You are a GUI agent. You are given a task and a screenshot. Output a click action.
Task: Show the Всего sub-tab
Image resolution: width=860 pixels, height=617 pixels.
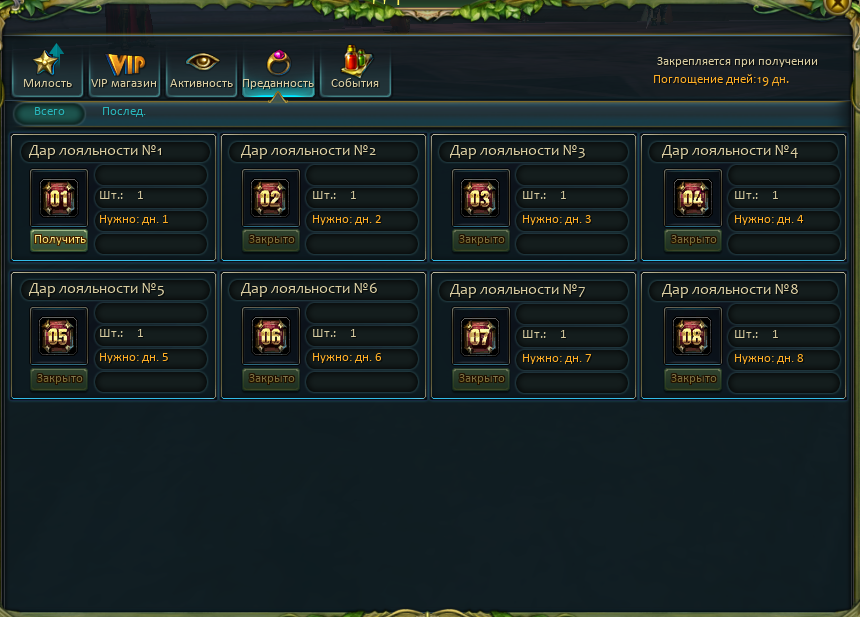(x=49, y=112)
